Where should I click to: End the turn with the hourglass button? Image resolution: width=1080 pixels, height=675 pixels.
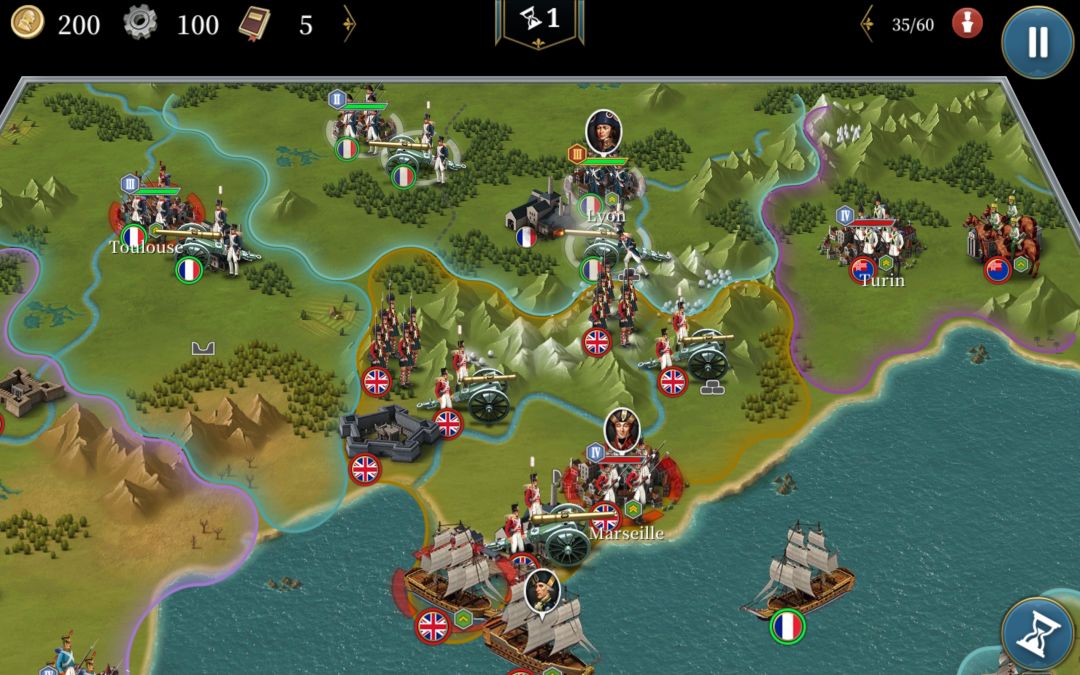(1038, 634)
